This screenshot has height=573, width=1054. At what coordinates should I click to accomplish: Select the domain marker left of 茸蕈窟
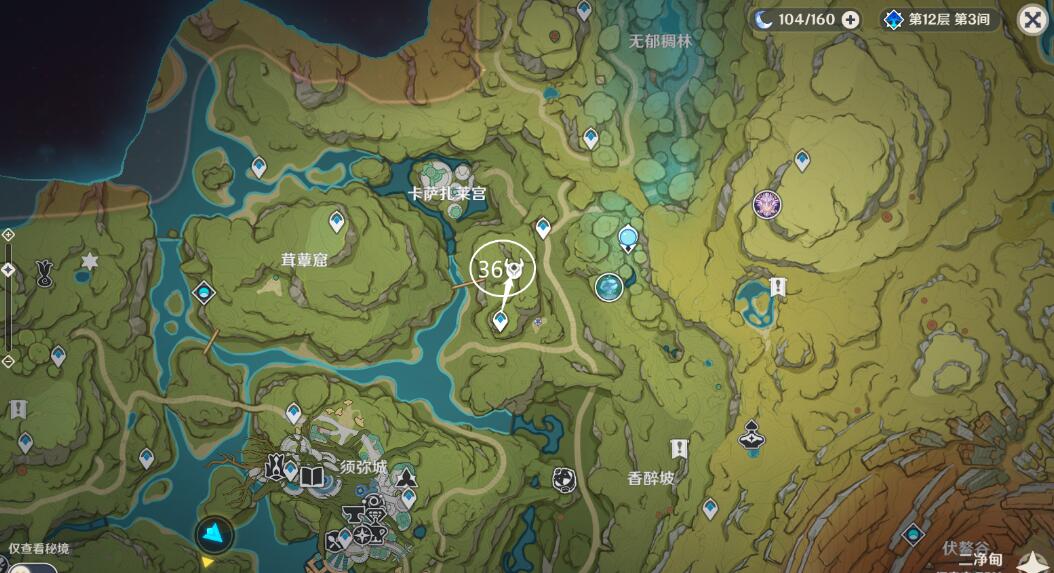coord(204,292)
